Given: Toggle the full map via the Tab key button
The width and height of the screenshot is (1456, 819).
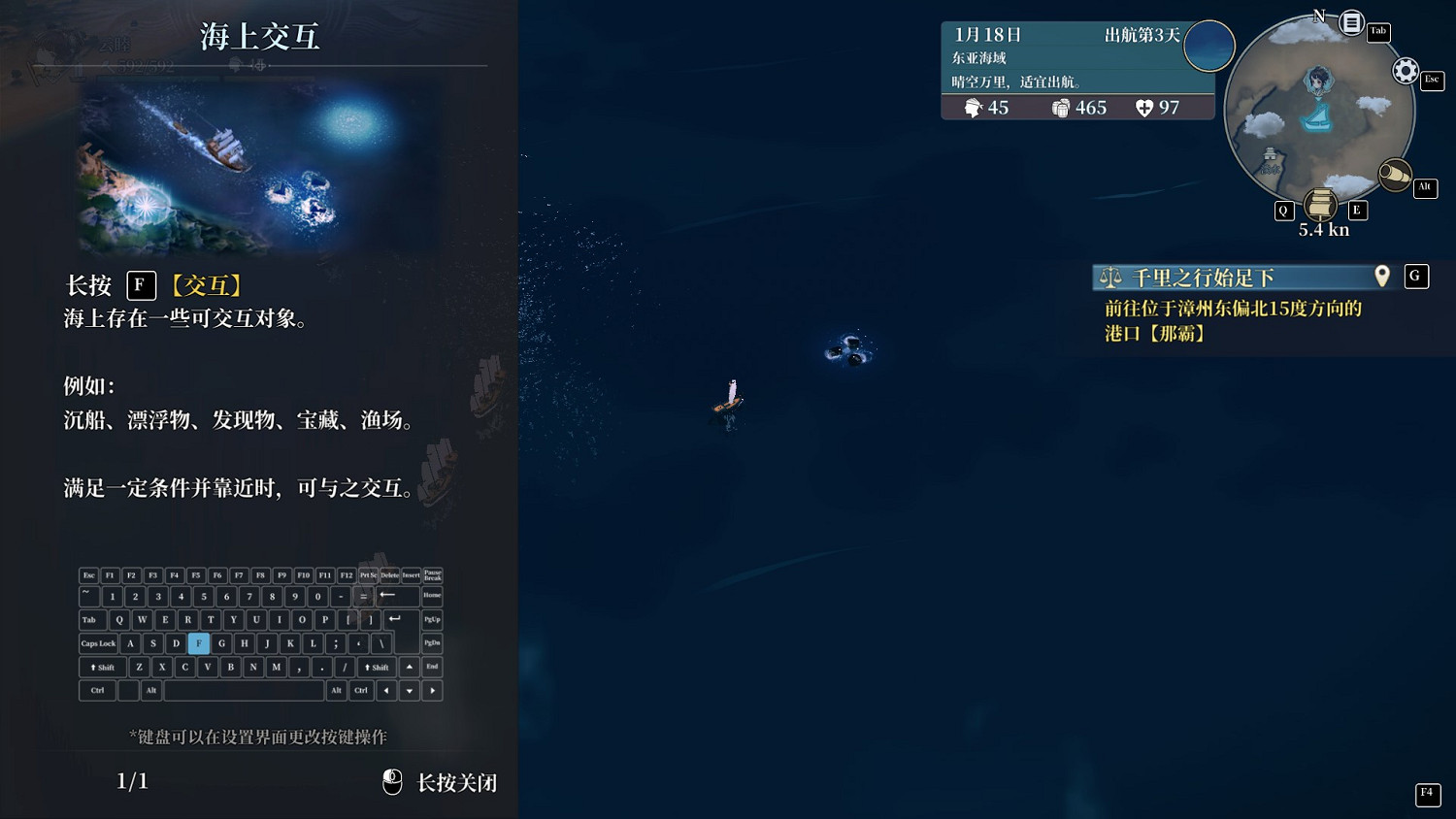Looking at the screenshot, I should (x=1379, y=32).
